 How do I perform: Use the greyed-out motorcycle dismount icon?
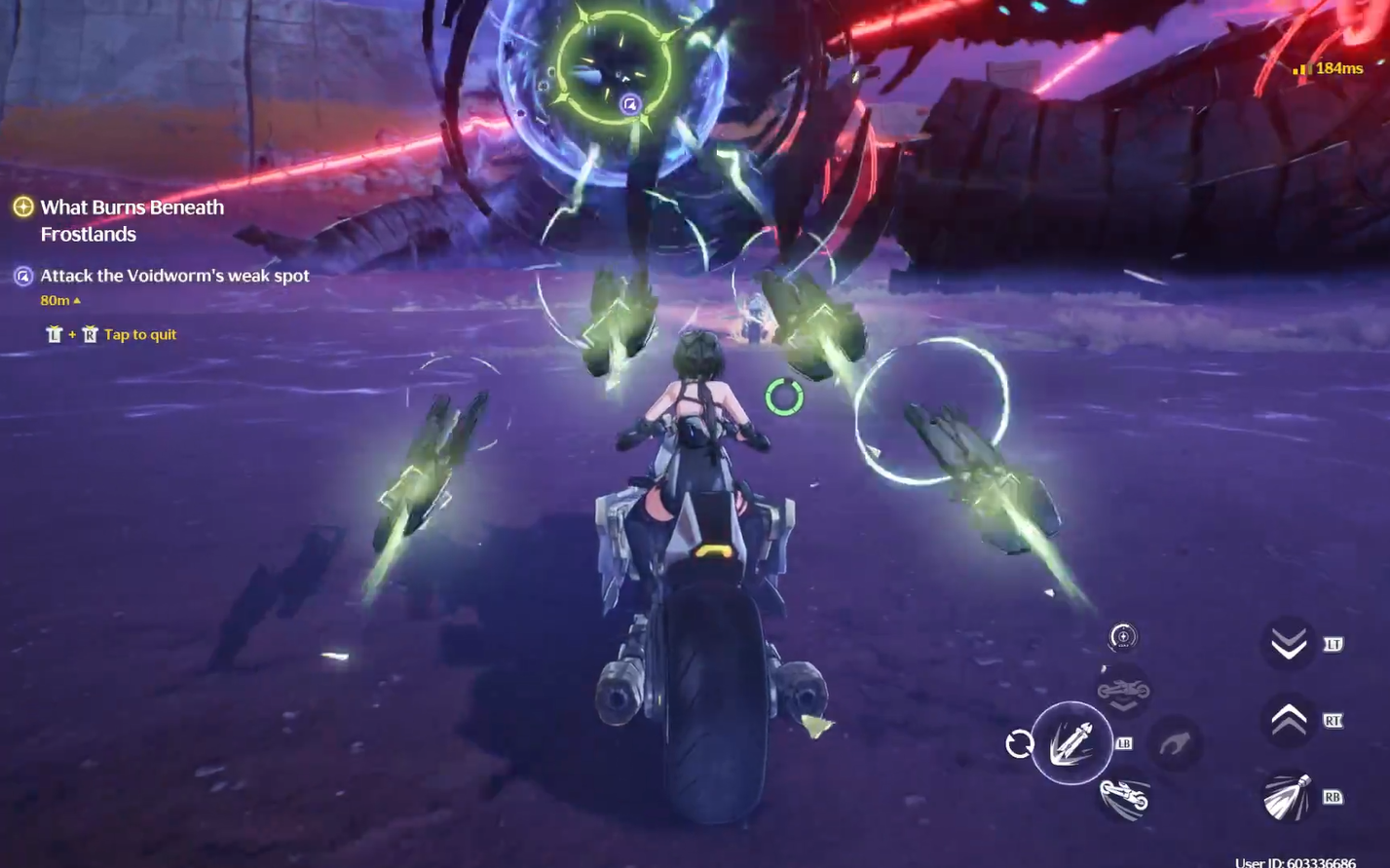[1123, 692]
